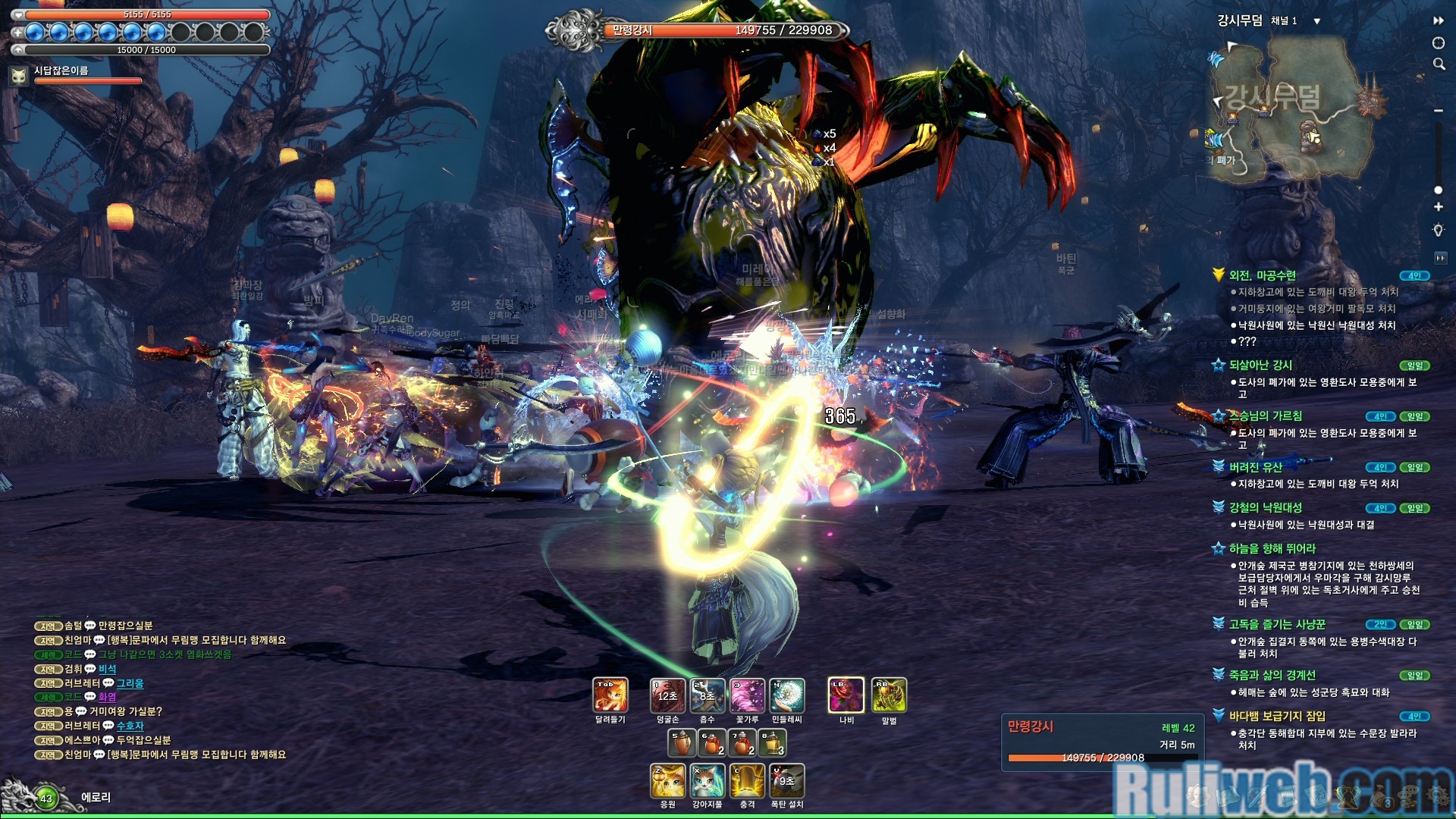Activate the 달려들기 cat pounce skill
The width and height of the screenshot is (1456, 819).
610,695
